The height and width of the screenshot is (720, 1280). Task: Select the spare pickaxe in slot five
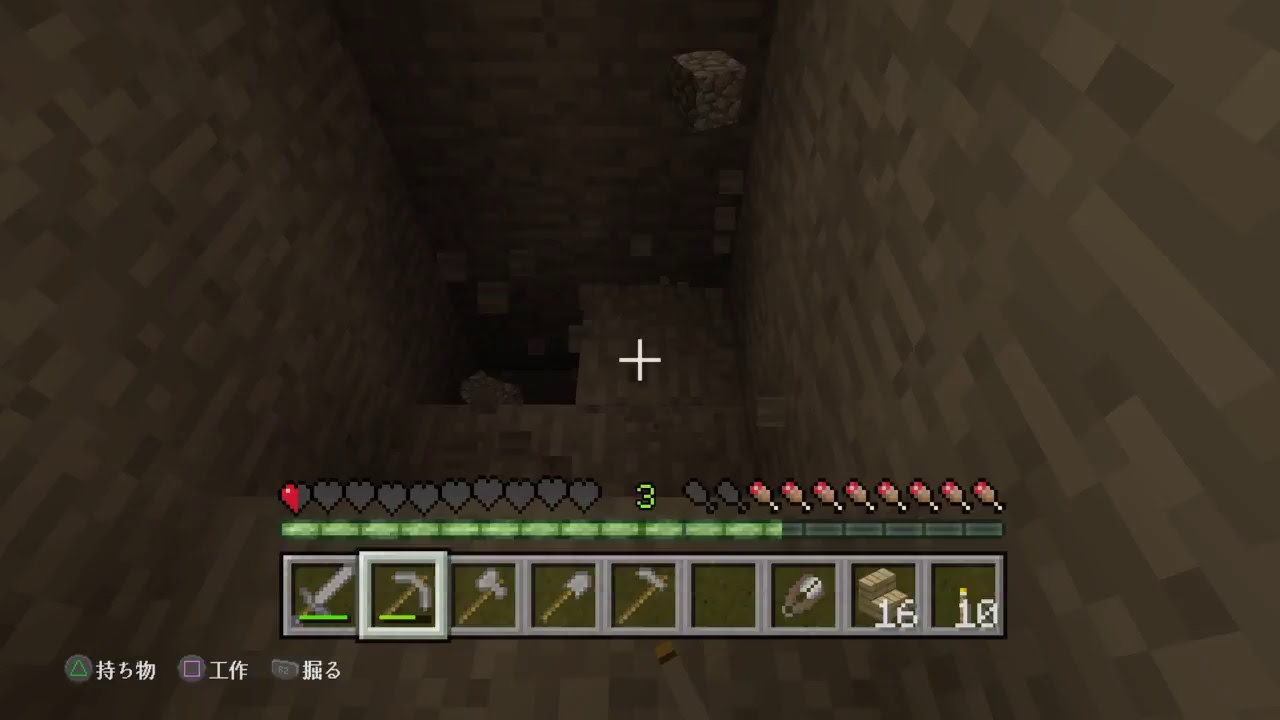point(644,595)
